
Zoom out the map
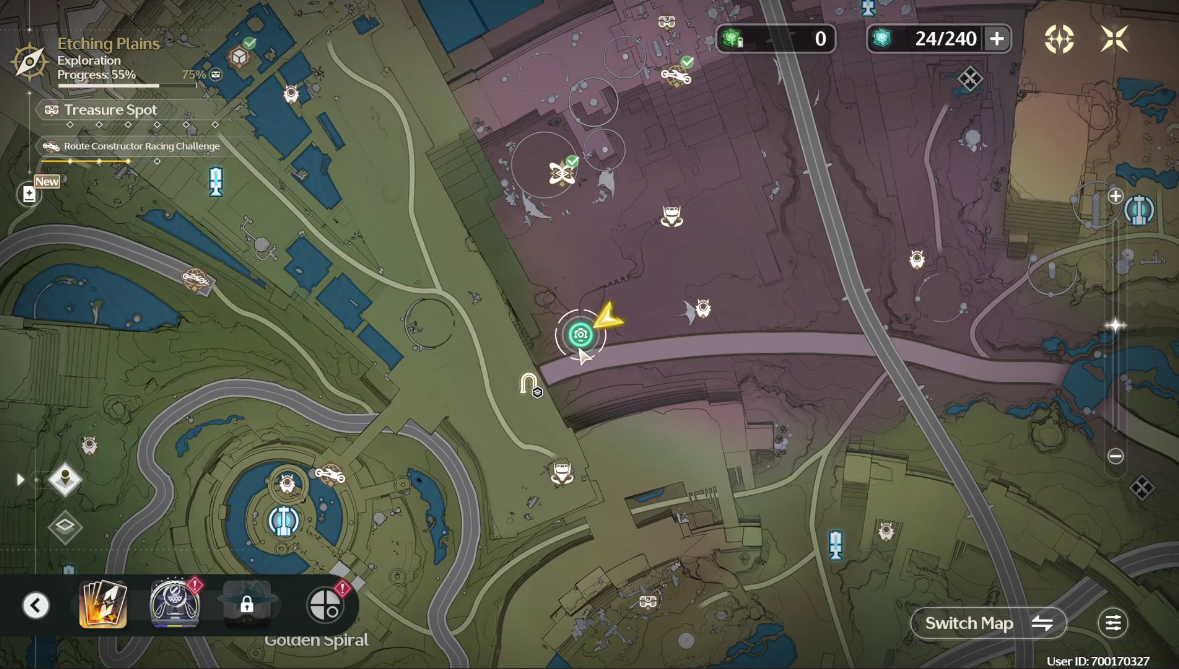coord(1116,456)
